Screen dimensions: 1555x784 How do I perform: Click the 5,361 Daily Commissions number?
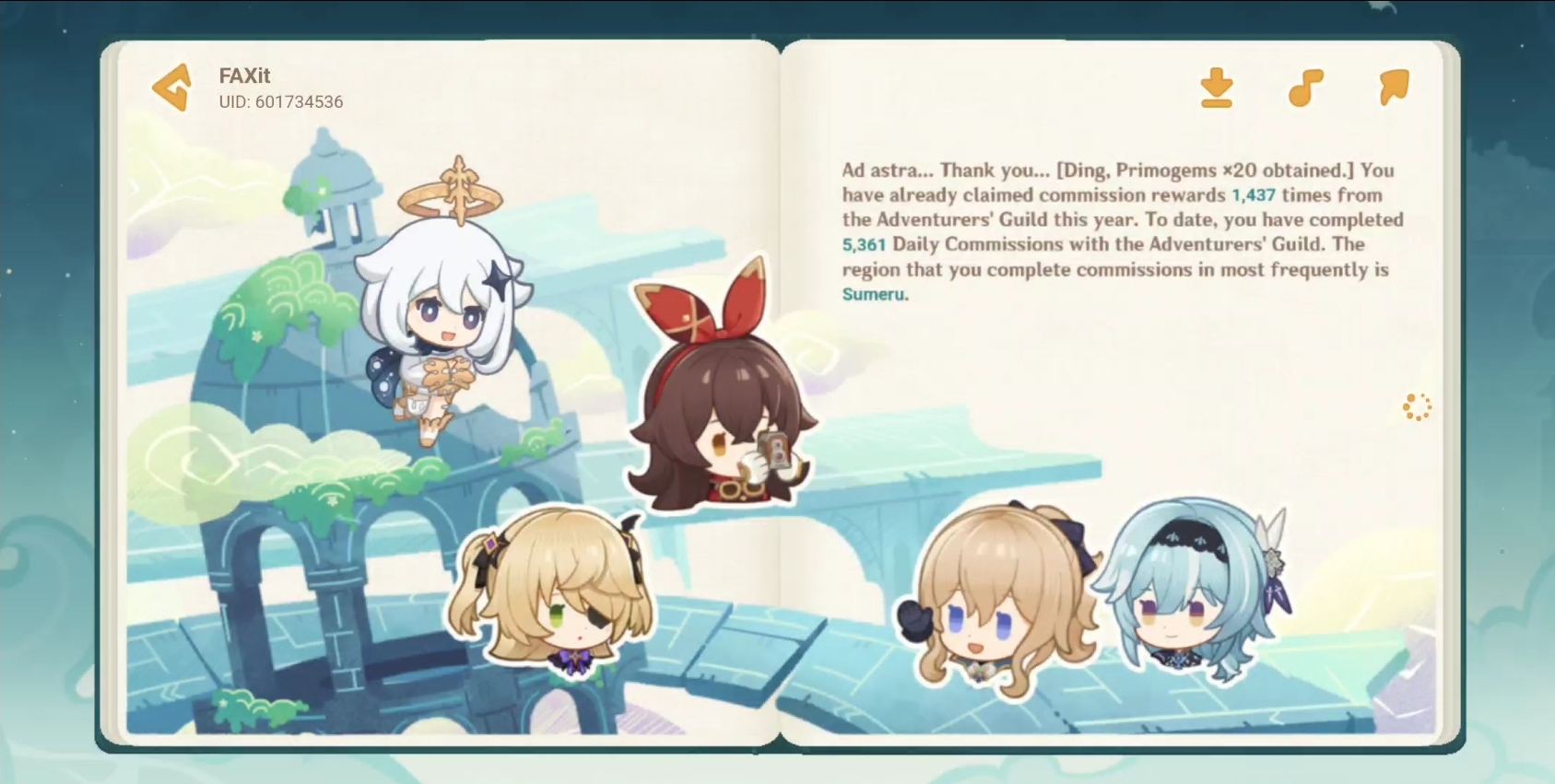tap(863, 245)
